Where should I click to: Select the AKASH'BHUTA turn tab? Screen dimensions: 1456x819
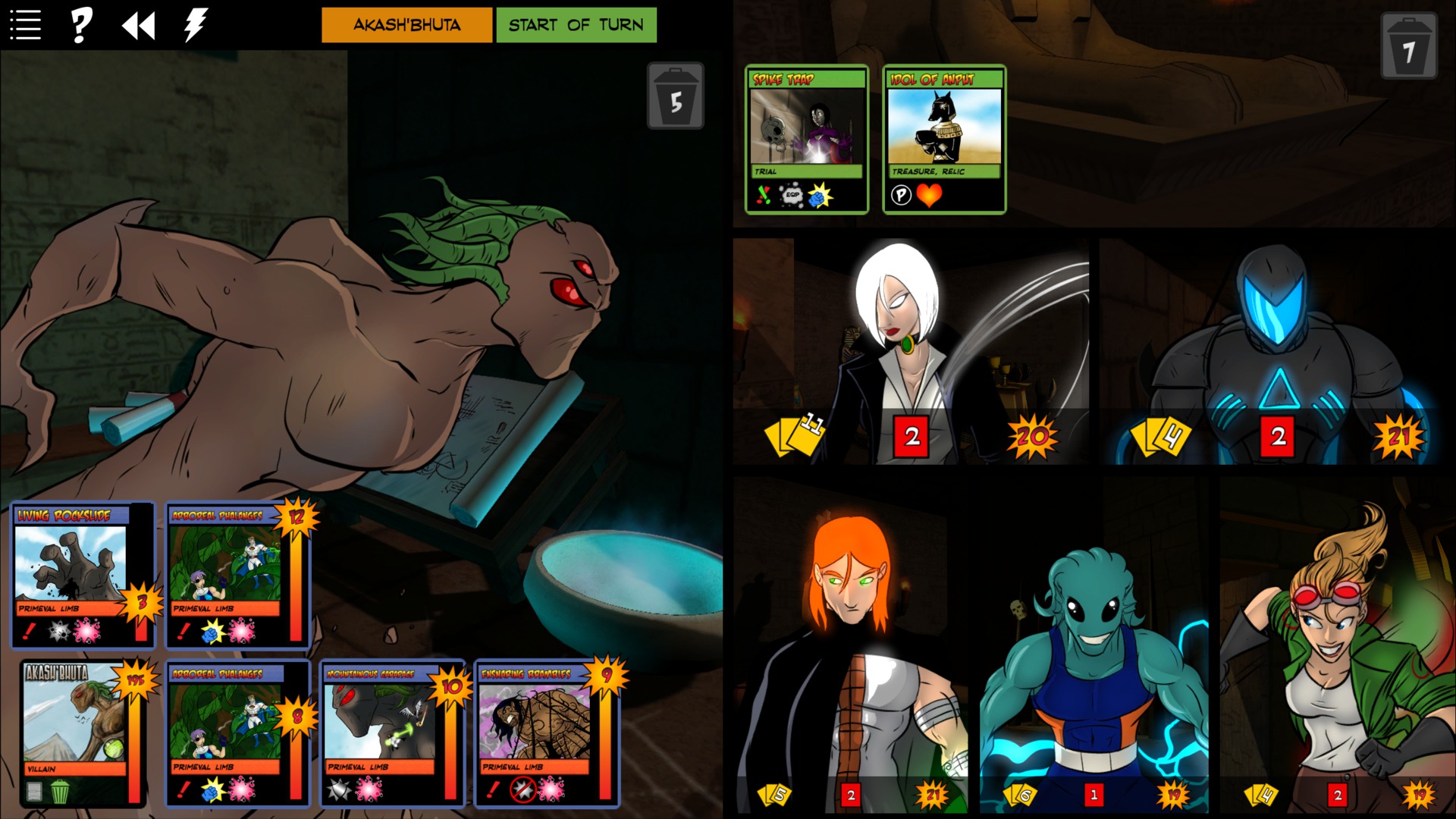[x=406, y=24]
